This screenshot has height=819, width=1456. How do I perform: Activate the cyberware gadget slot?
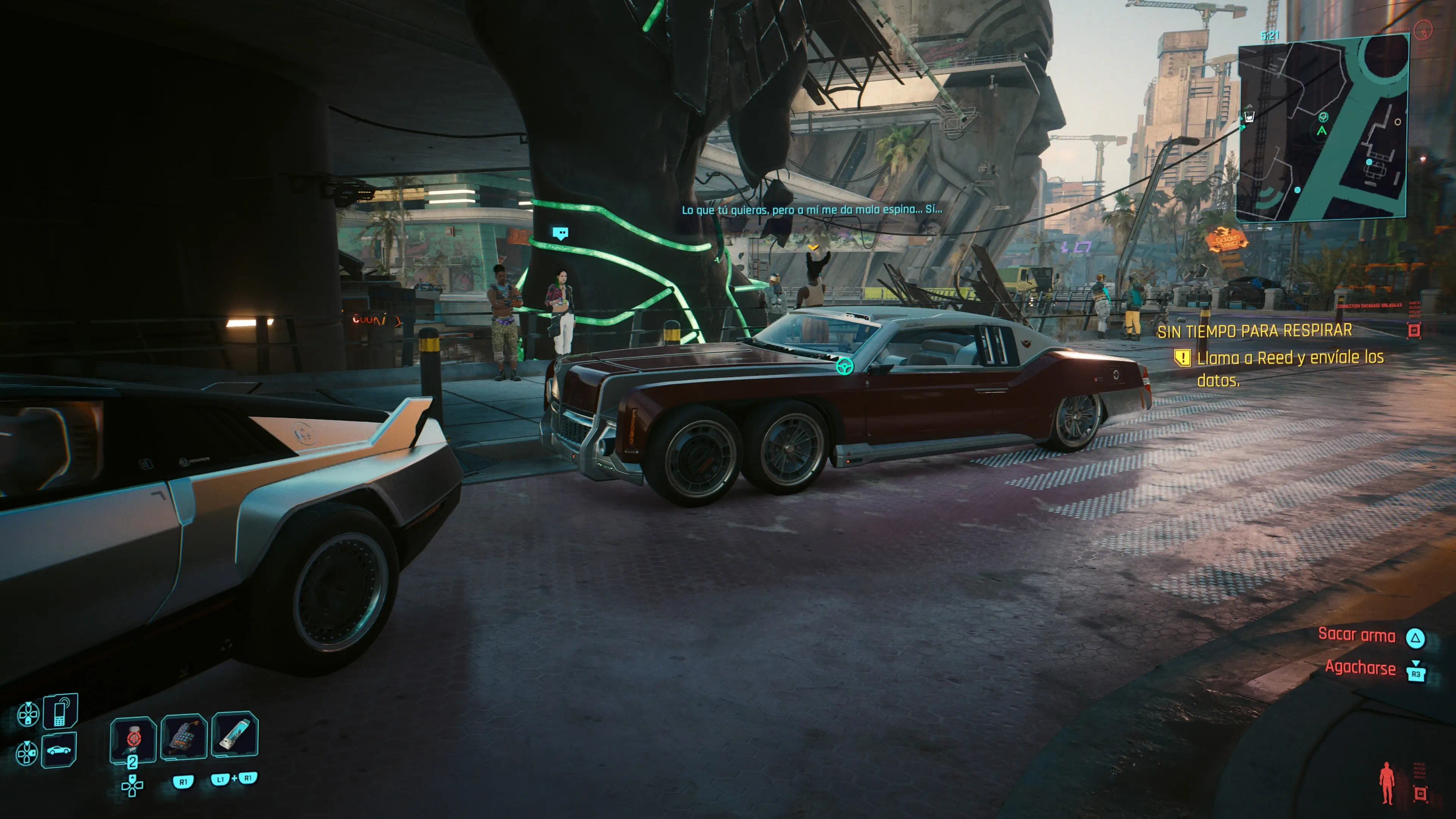click(x=184, y=736)
